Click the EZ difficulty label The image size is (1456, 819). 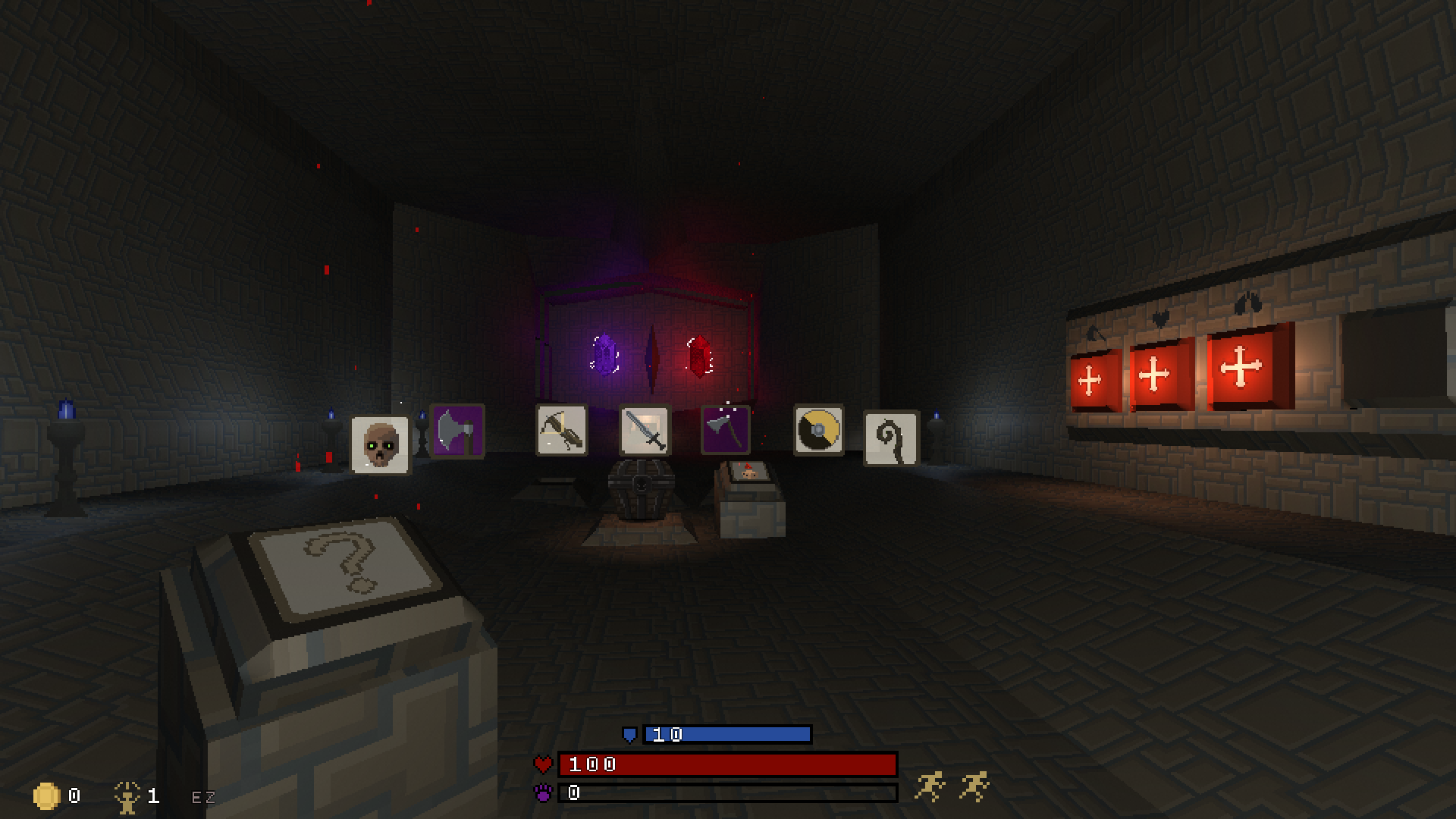click(x=202, y=796)
